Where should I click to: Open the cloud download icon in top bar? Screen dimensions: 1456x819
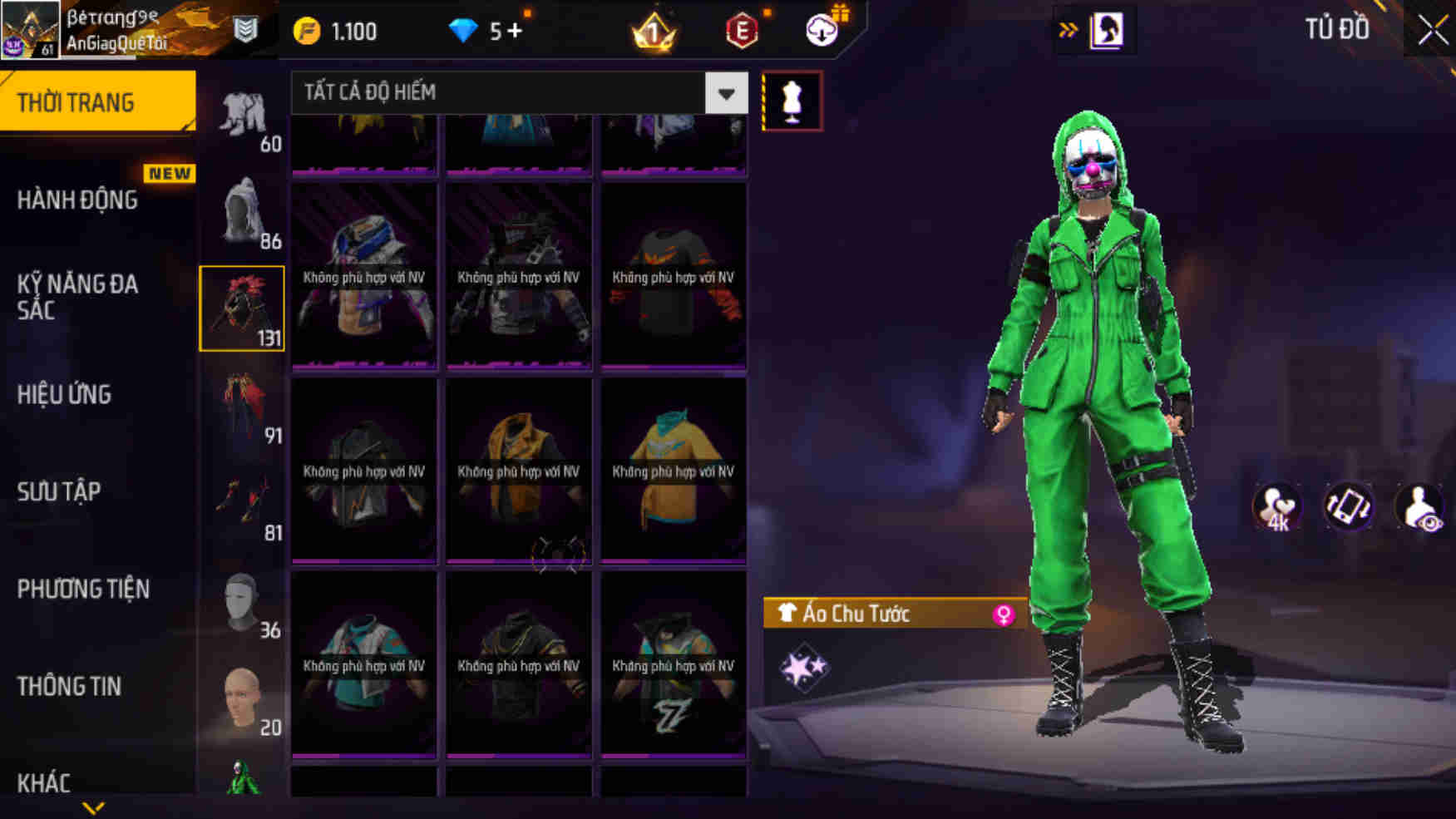click(822, 31)
